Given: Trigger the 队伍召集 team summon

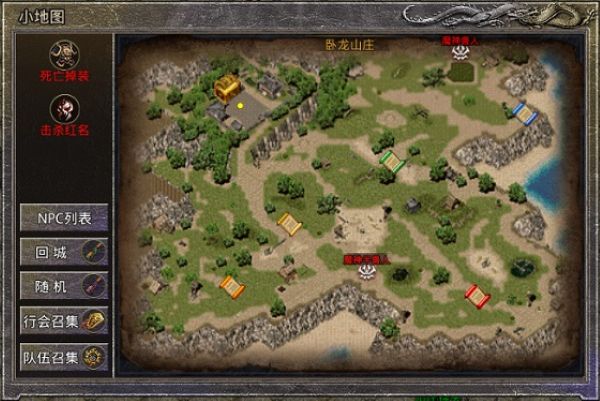Looking at the screenshot, I should (65, 356).
